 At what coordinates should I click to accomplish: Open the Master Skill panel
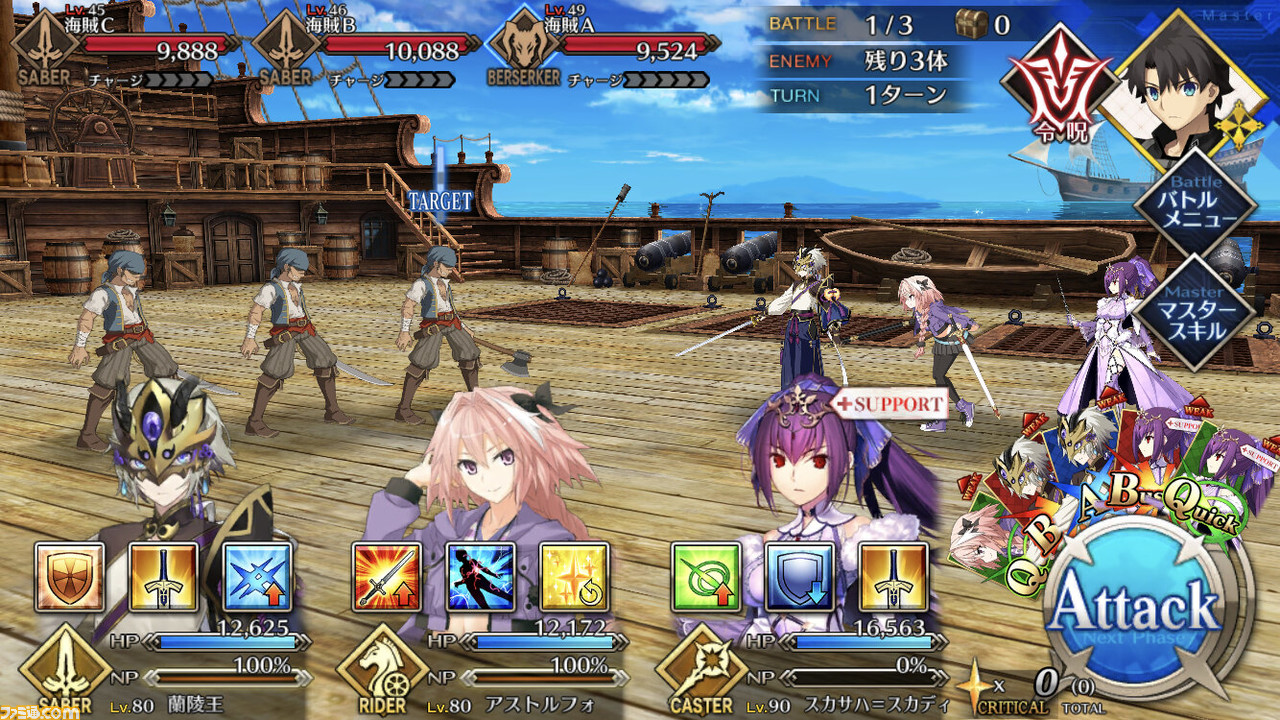[1196, 314]
